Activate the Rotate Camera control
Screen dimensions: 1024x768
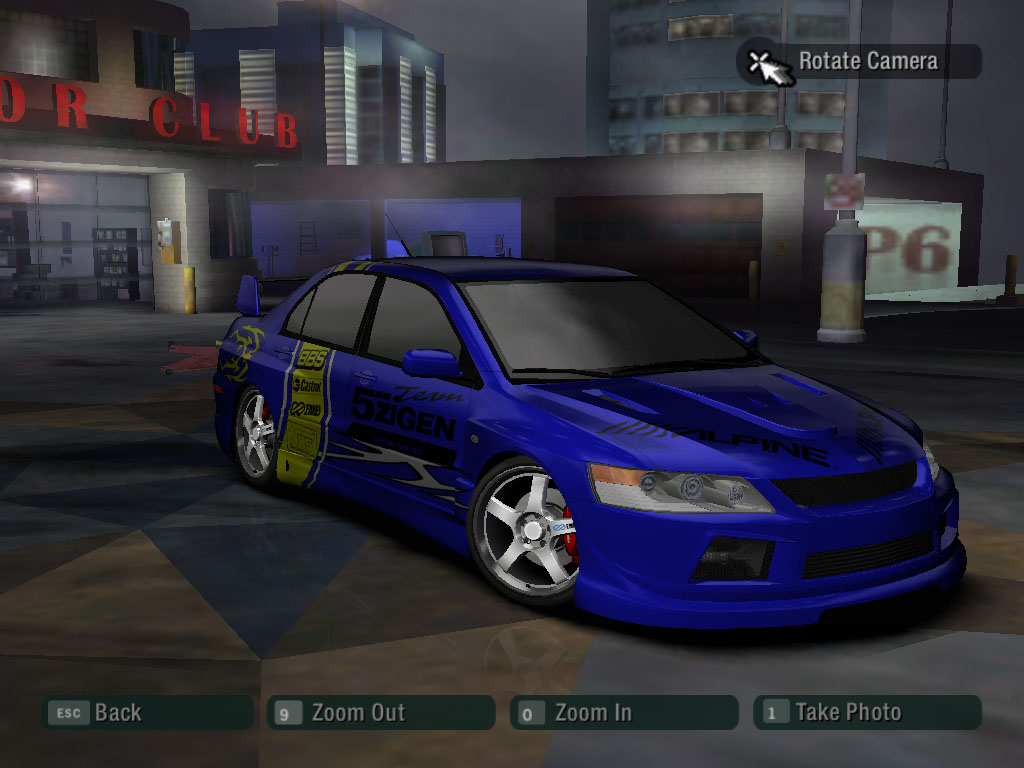click(858, 61)
